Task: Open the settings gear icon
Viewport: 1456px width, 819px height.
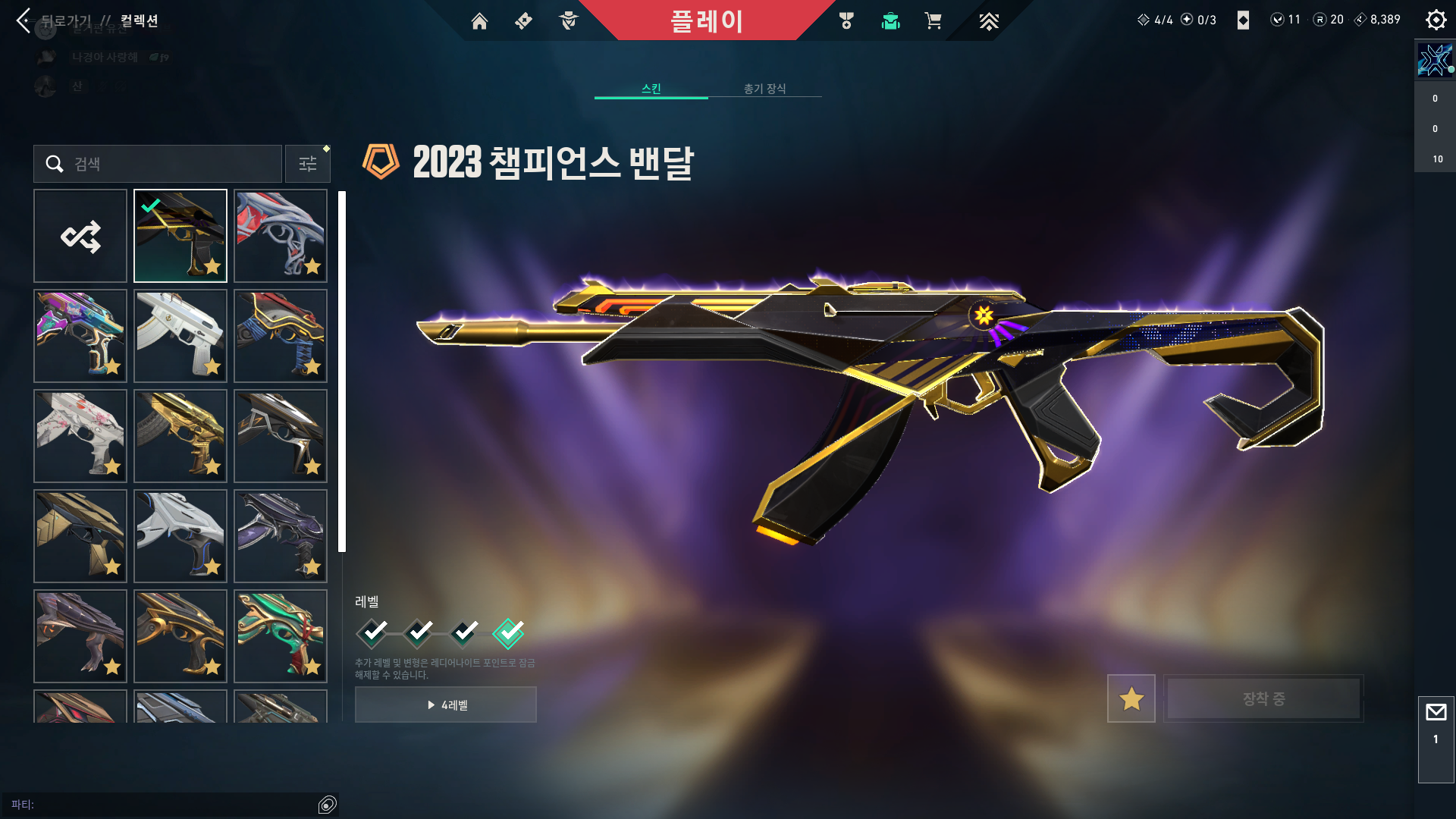Action: pos(1436,20)
